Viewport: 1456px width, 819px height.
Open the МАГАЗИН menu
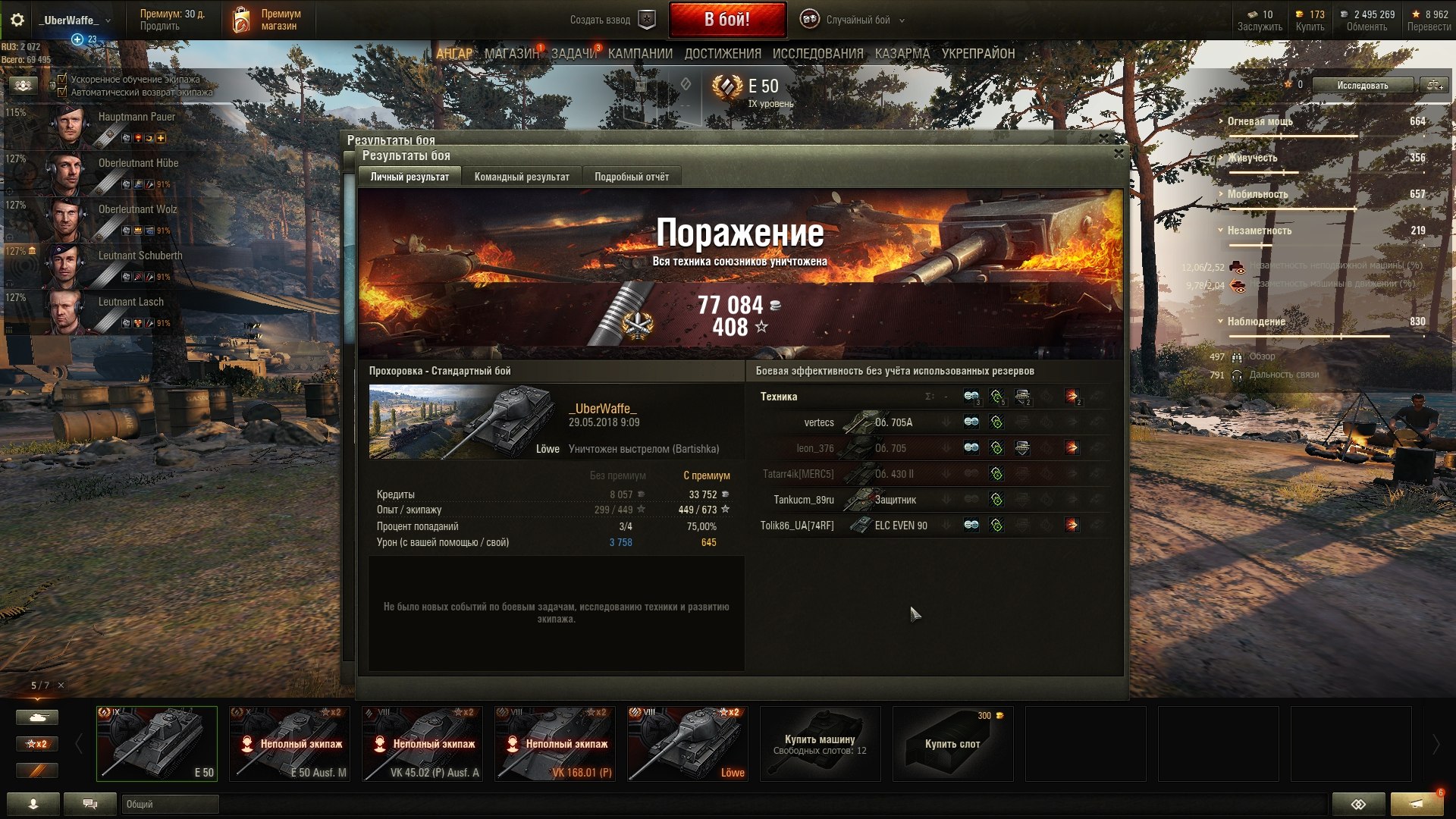click(x=511, y=54)
